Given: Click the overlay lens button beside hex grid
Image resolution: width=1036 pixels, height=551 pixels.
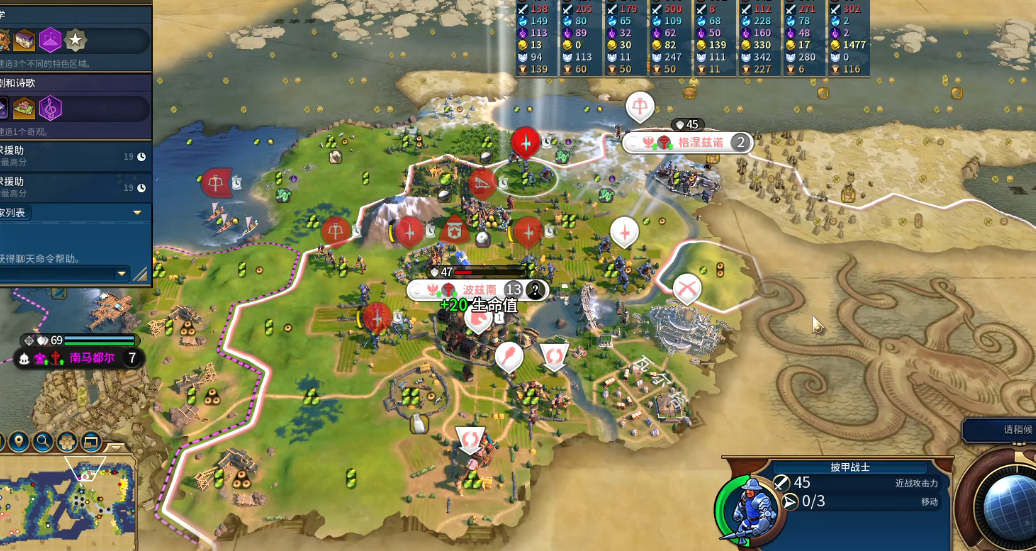Looking at the screenshot, I should [x=91, y=441].
